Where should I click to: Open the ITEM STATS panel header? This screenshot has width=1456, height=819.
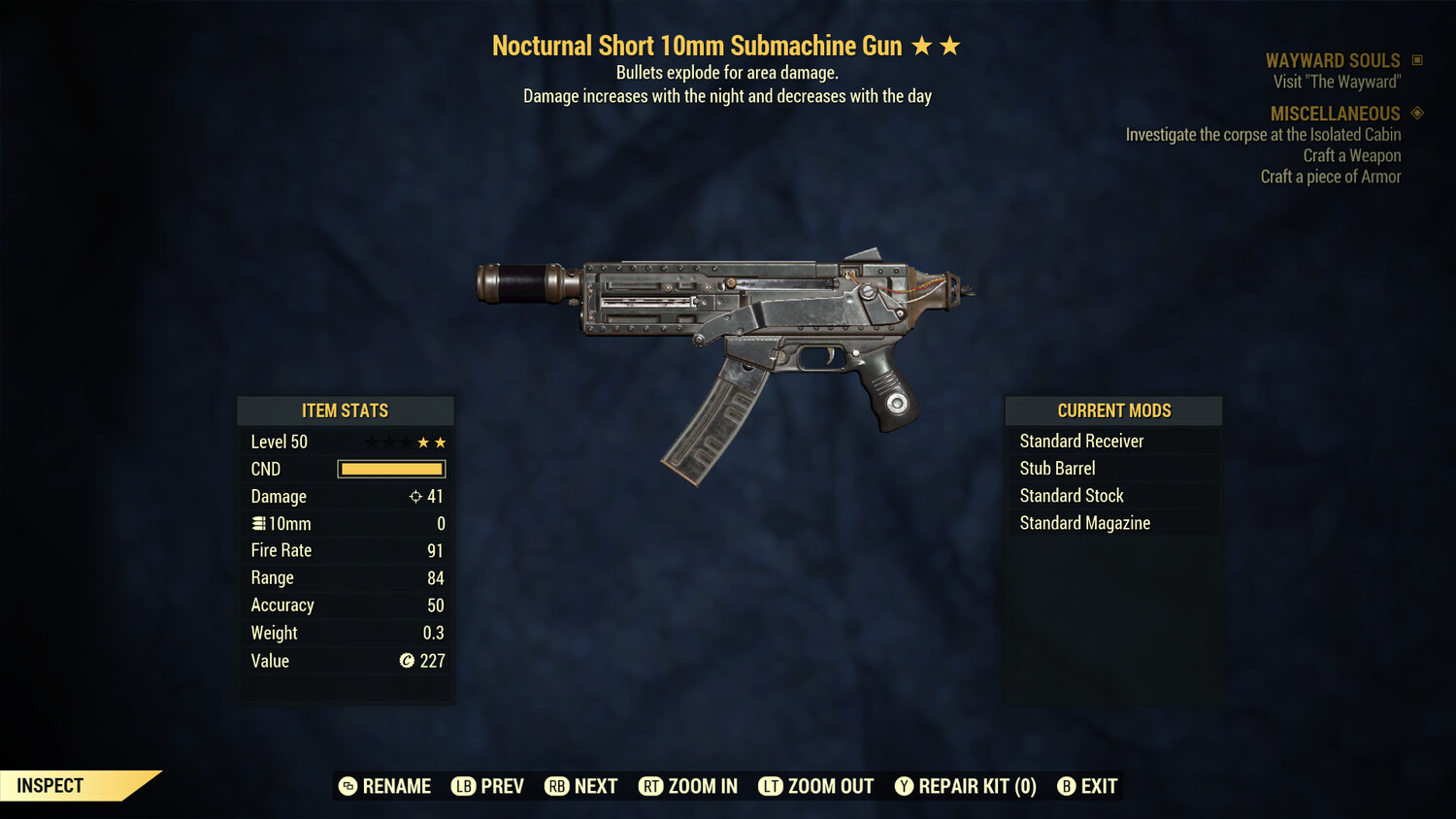tap(346, 410)
